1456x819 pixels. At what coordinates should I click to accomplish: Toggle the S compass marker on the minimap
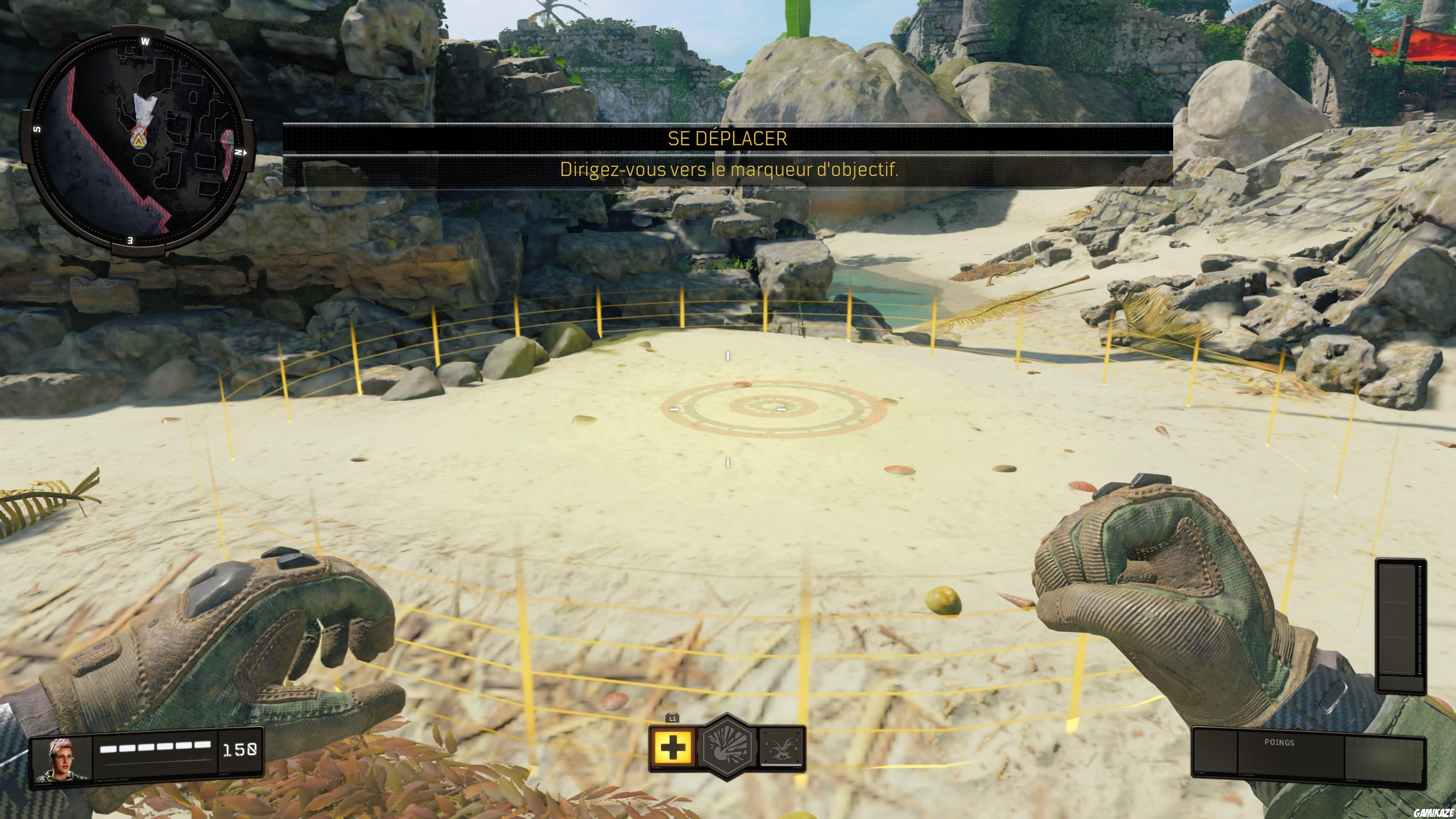38,129
